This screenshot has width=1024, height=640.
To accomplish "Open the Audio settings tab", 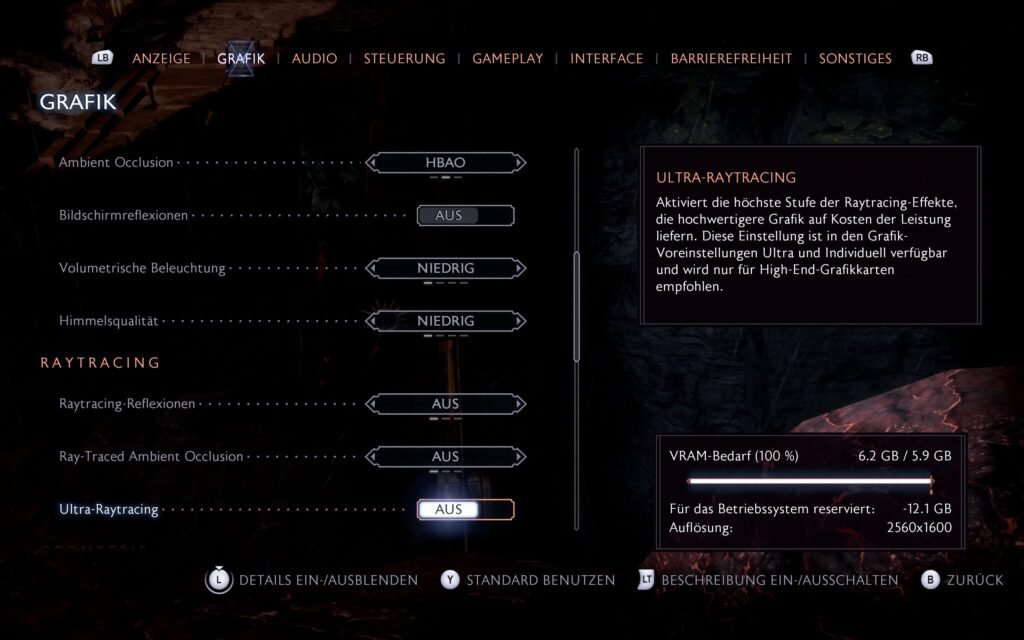I will point(314,58).
